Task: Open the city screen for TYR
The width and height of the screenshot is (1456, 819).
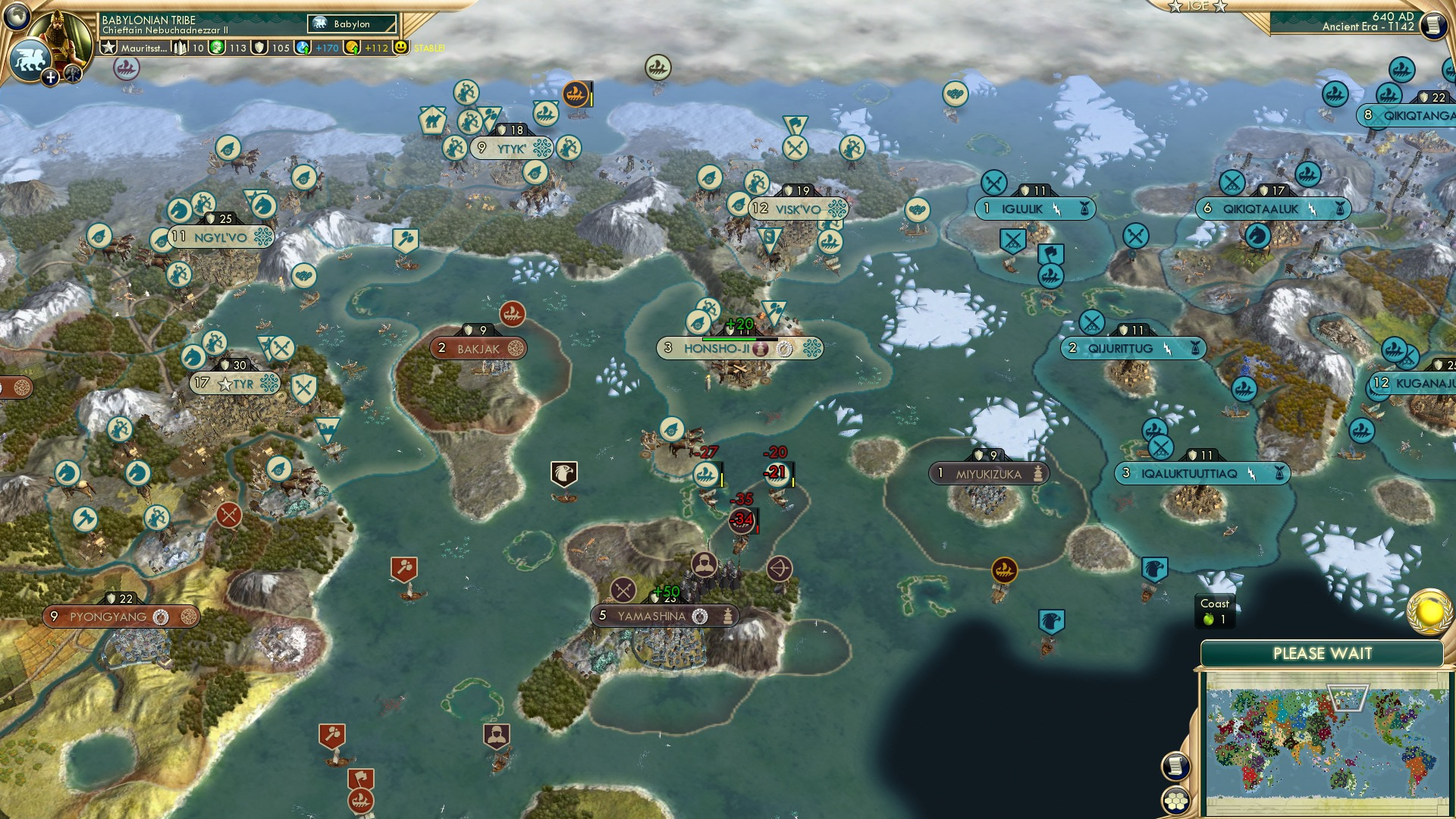Action: [234, 384]
